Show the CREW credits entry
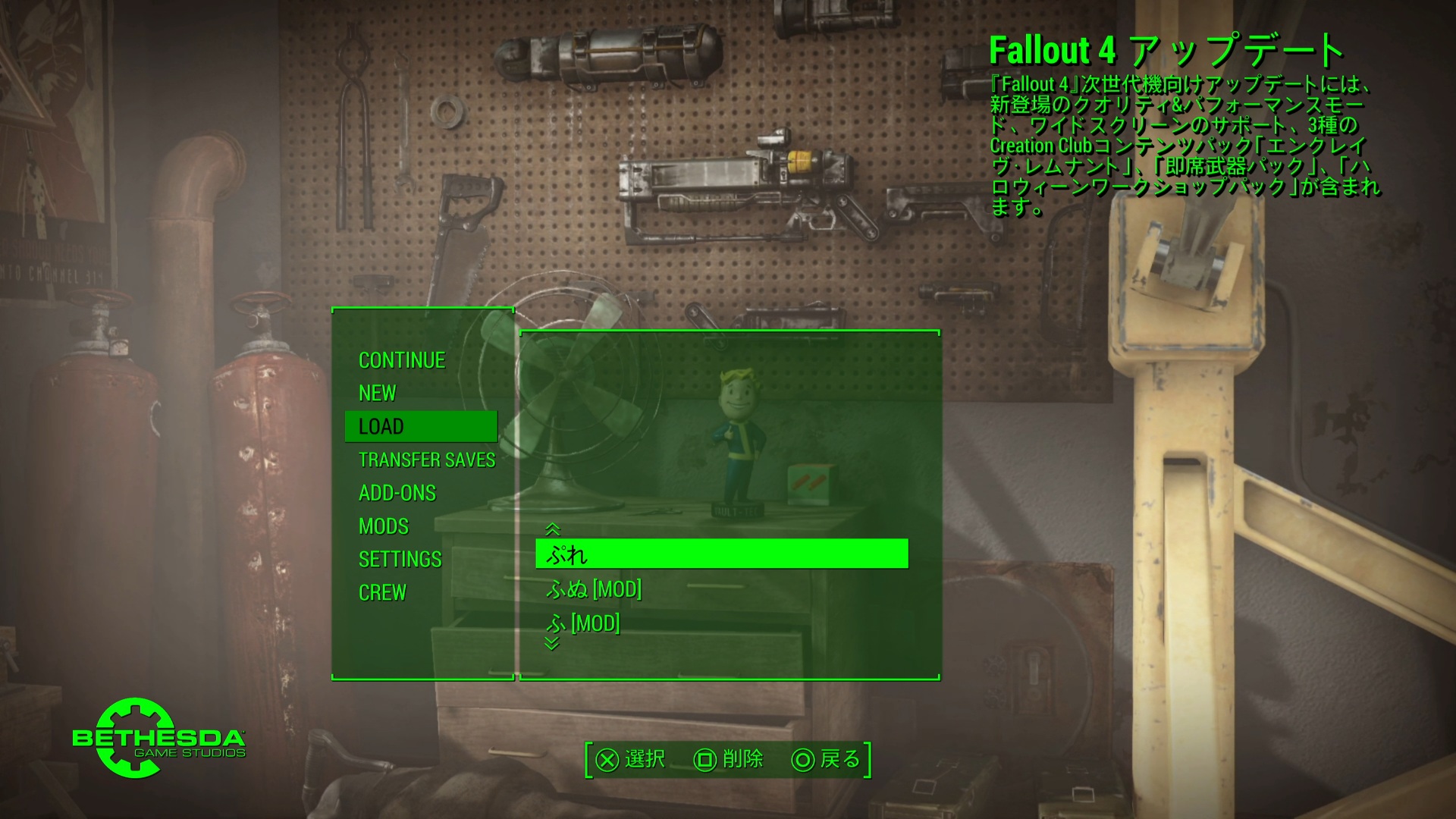 click(x=382, y=592)
